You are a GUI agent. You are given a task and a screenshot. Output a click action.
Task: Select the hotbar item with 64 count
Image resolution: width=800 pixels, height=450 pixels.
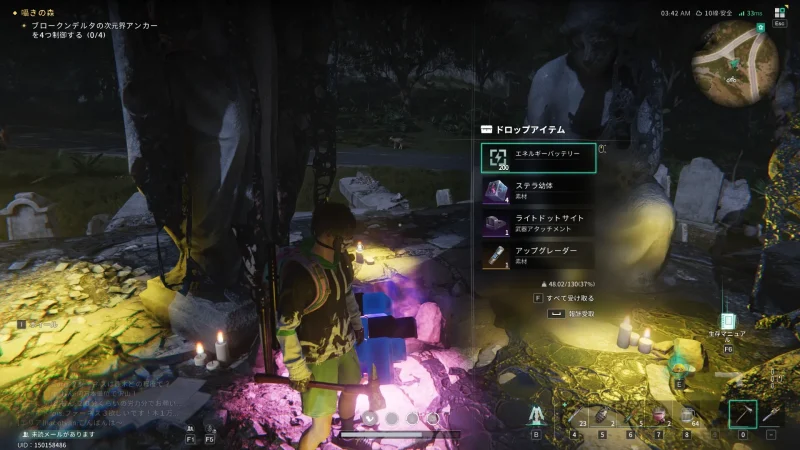(688, 416)
